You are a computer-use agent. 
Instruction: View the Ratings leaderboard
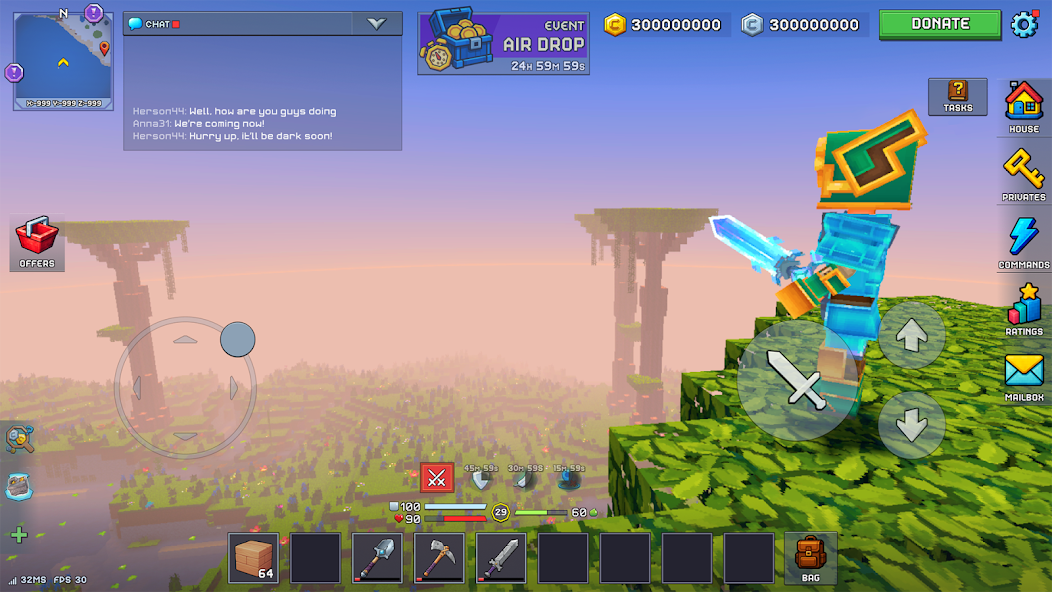point(1024,308)
